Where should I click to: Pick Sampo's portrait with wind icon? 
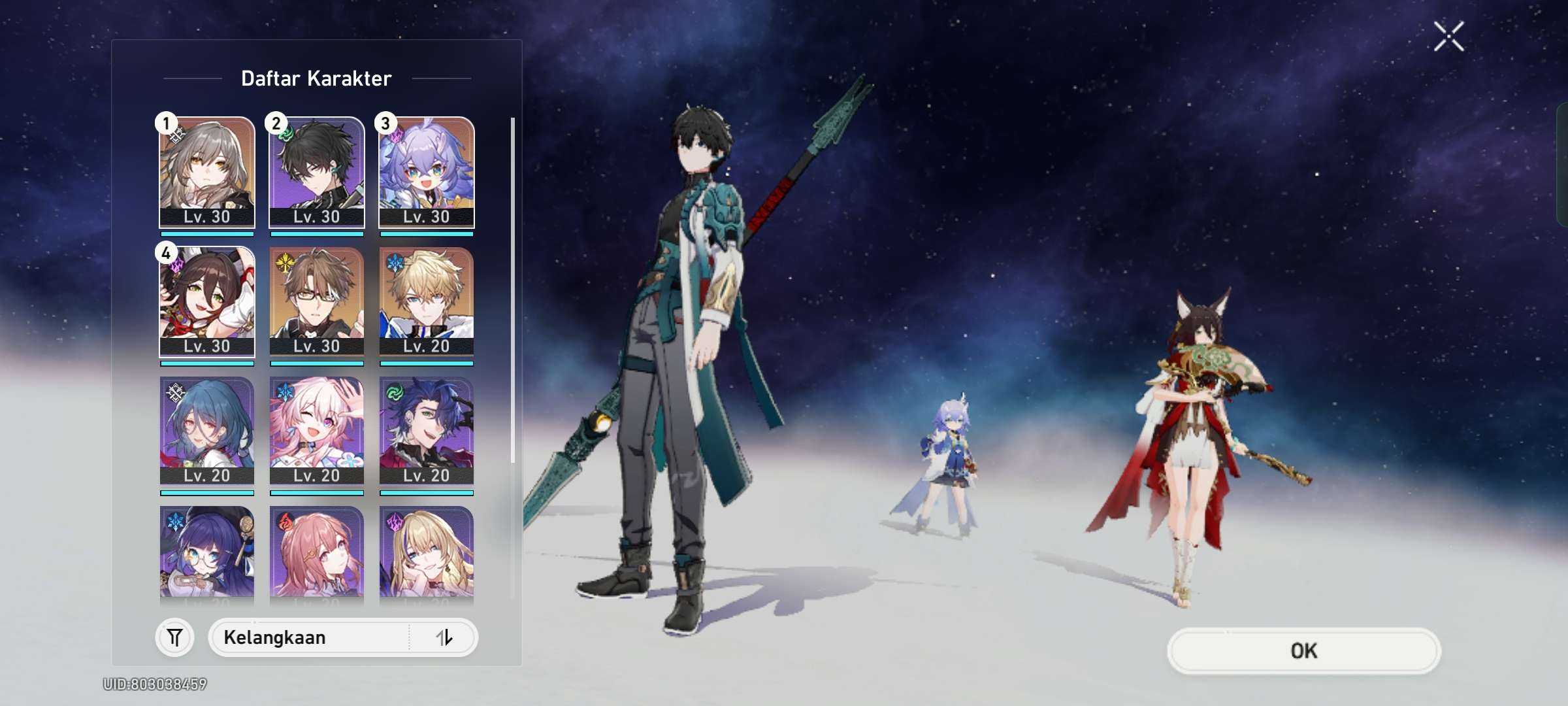[427, 431]
